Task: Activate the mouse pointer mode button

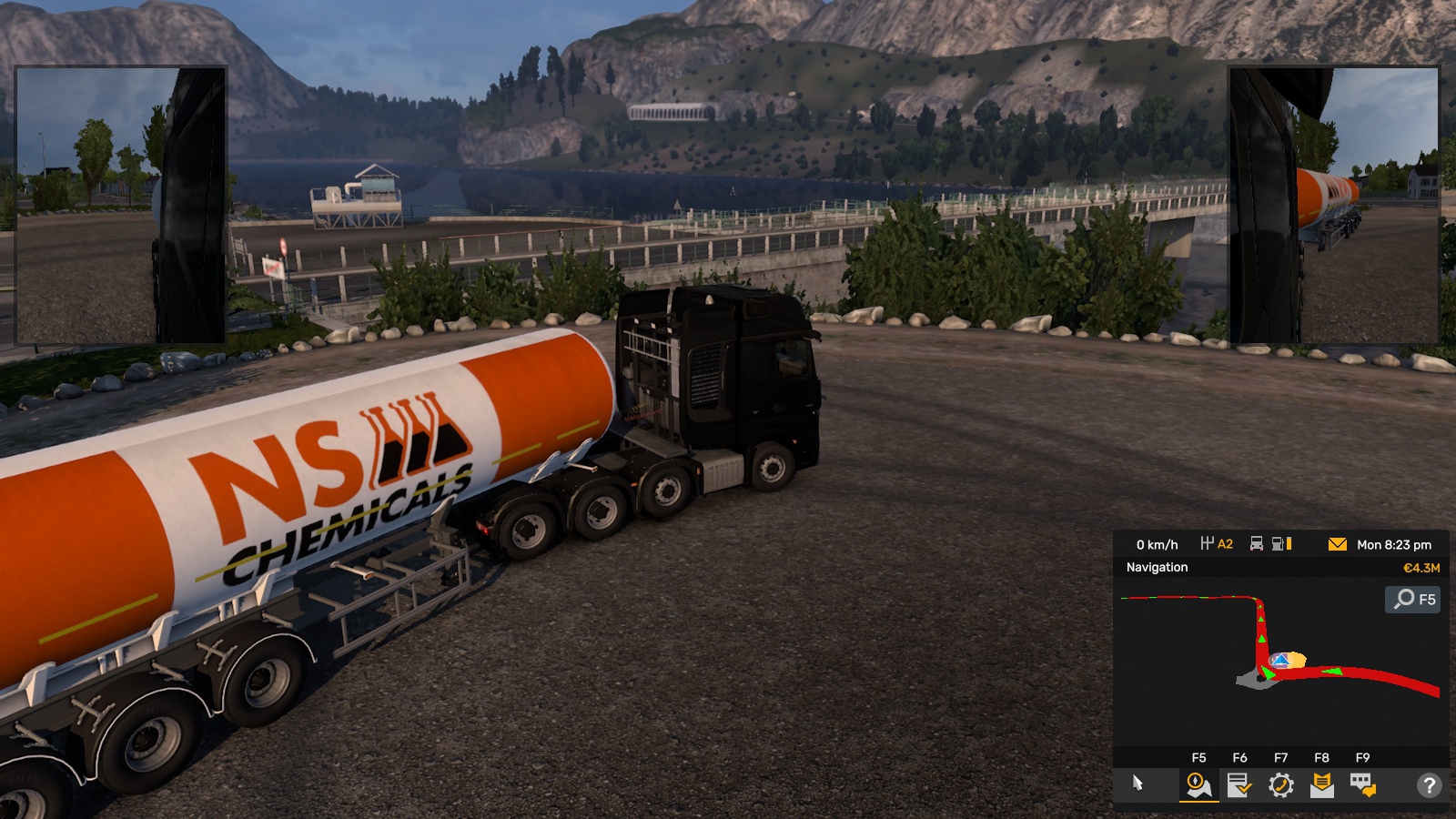Action: [x=1137, y=784]
